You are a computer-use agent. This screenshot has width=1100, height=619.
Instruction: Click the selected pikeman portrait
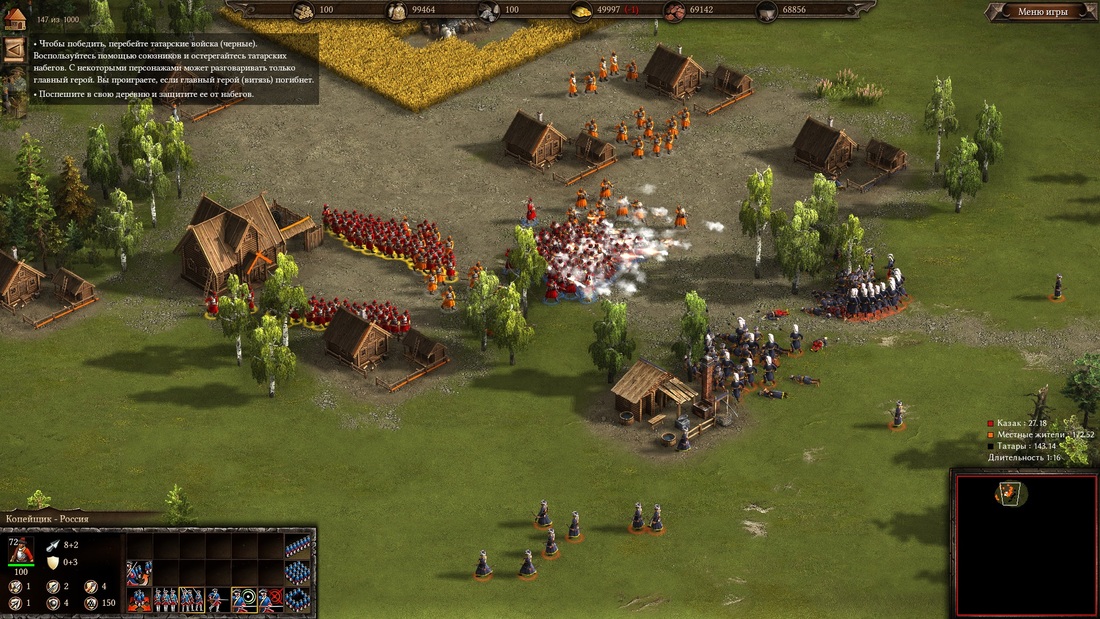click(21, 549)
